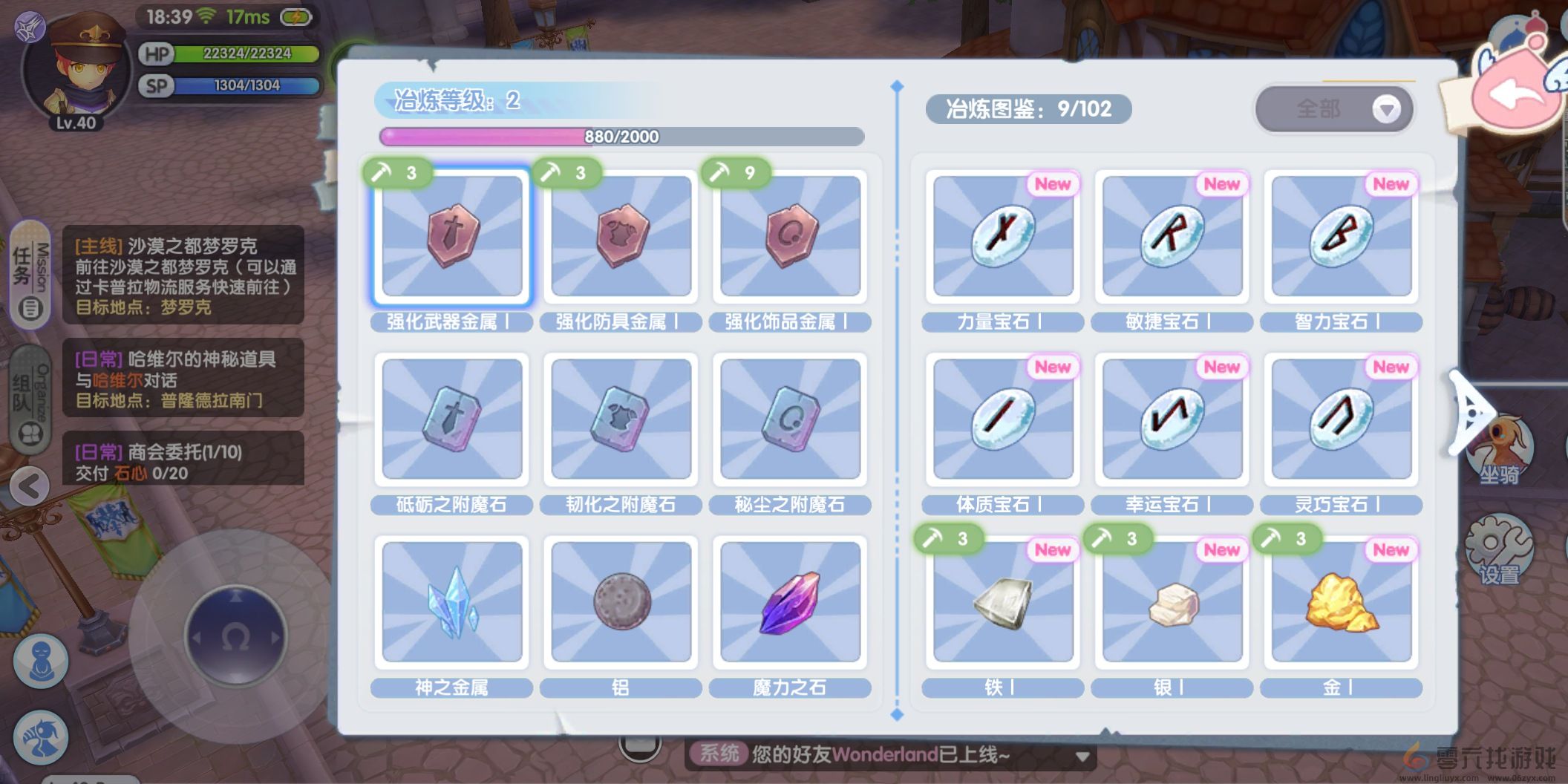Select the 铁 I iron ingot

click(1002, 602)
